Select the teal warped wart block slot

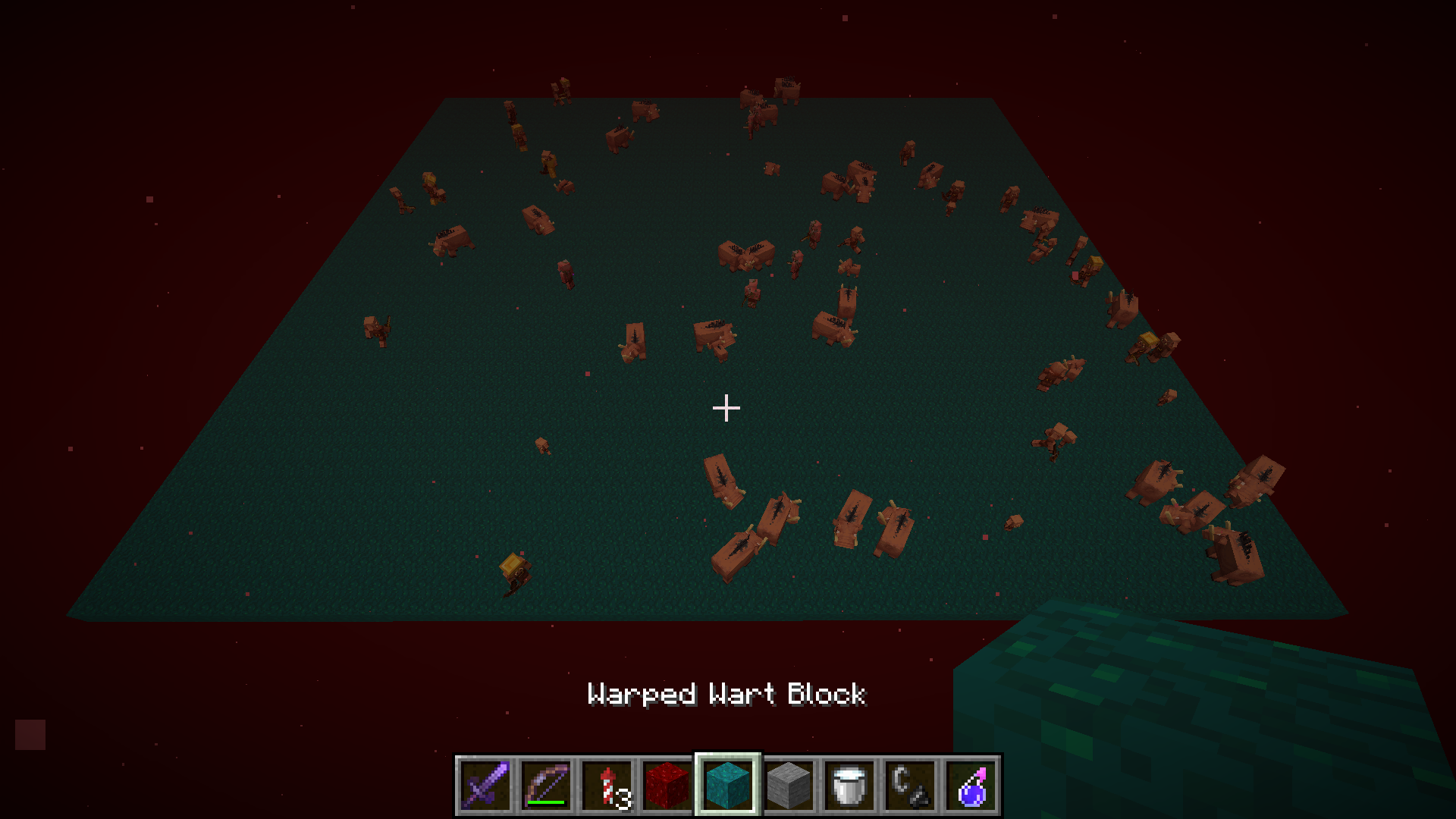pyautogui.click(x=728, y=785)
